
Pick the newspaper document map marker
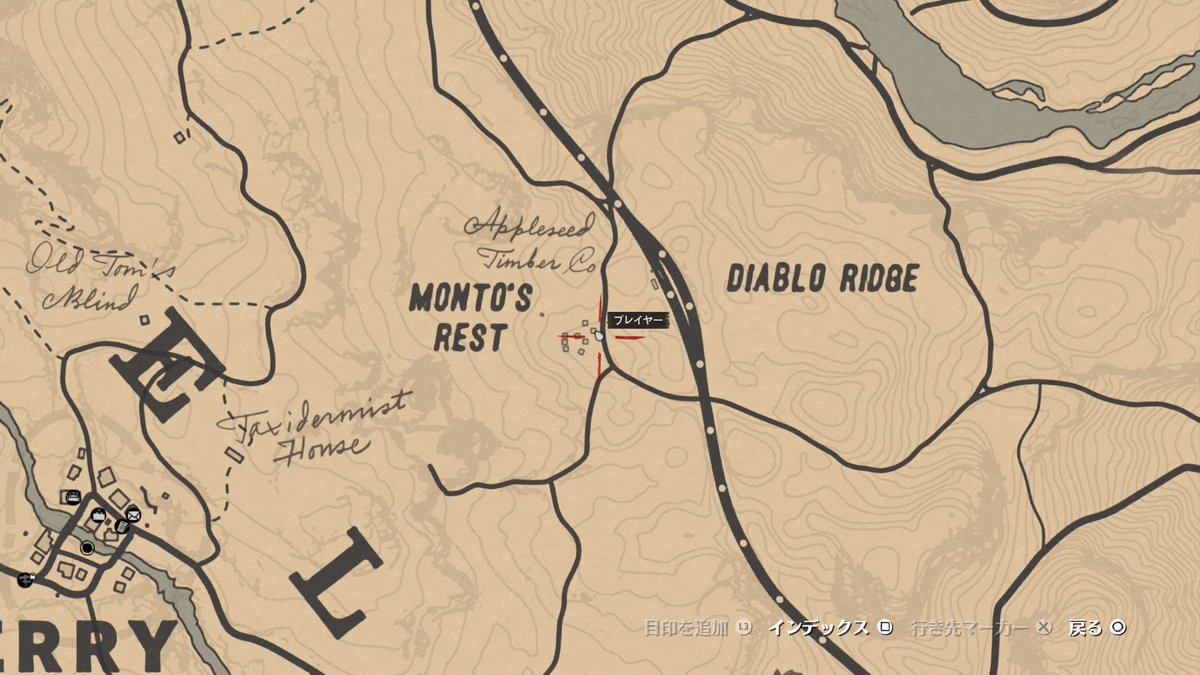coord(121,527)
